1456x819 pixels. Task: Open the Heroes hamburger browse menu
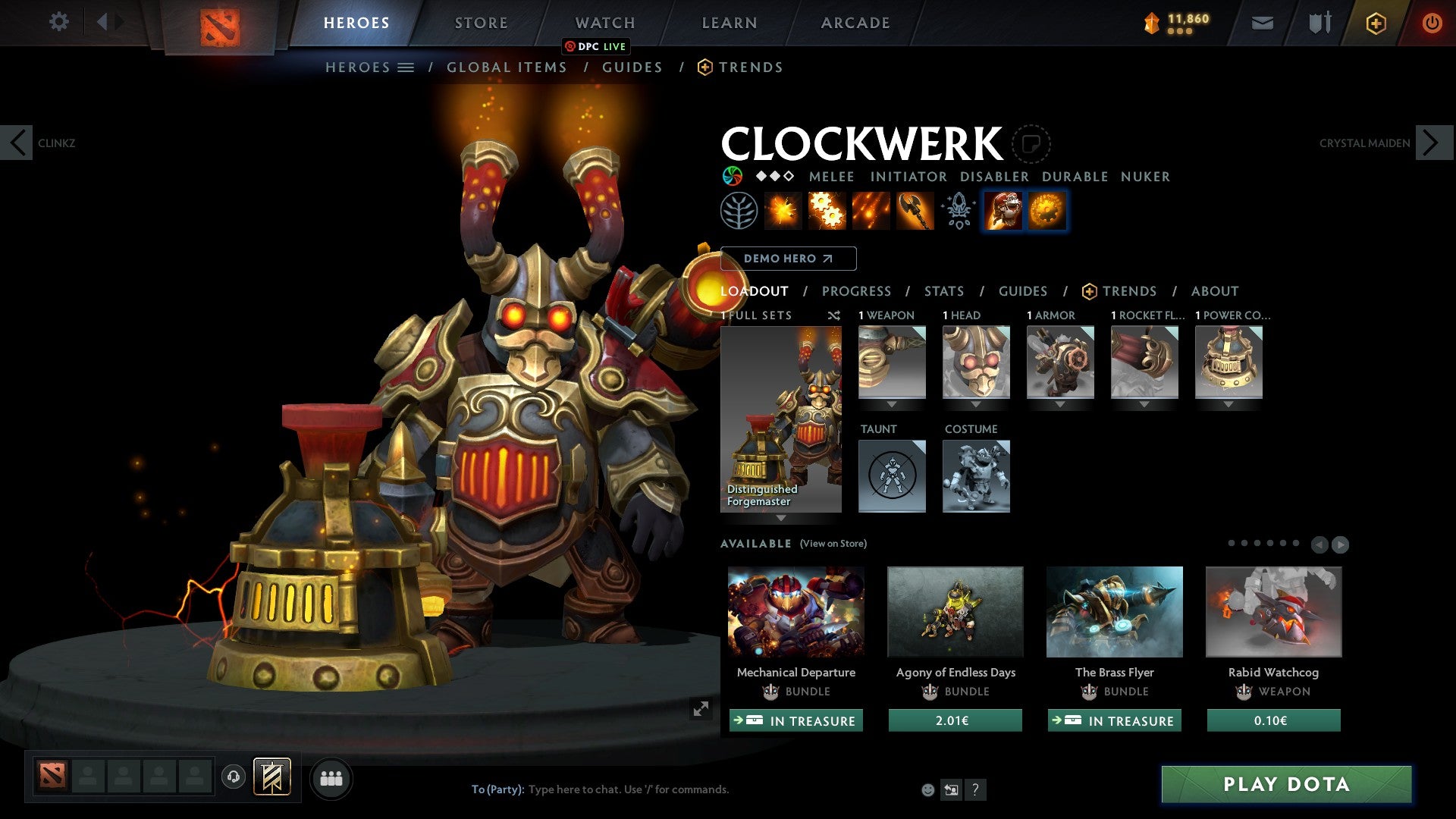406,67
